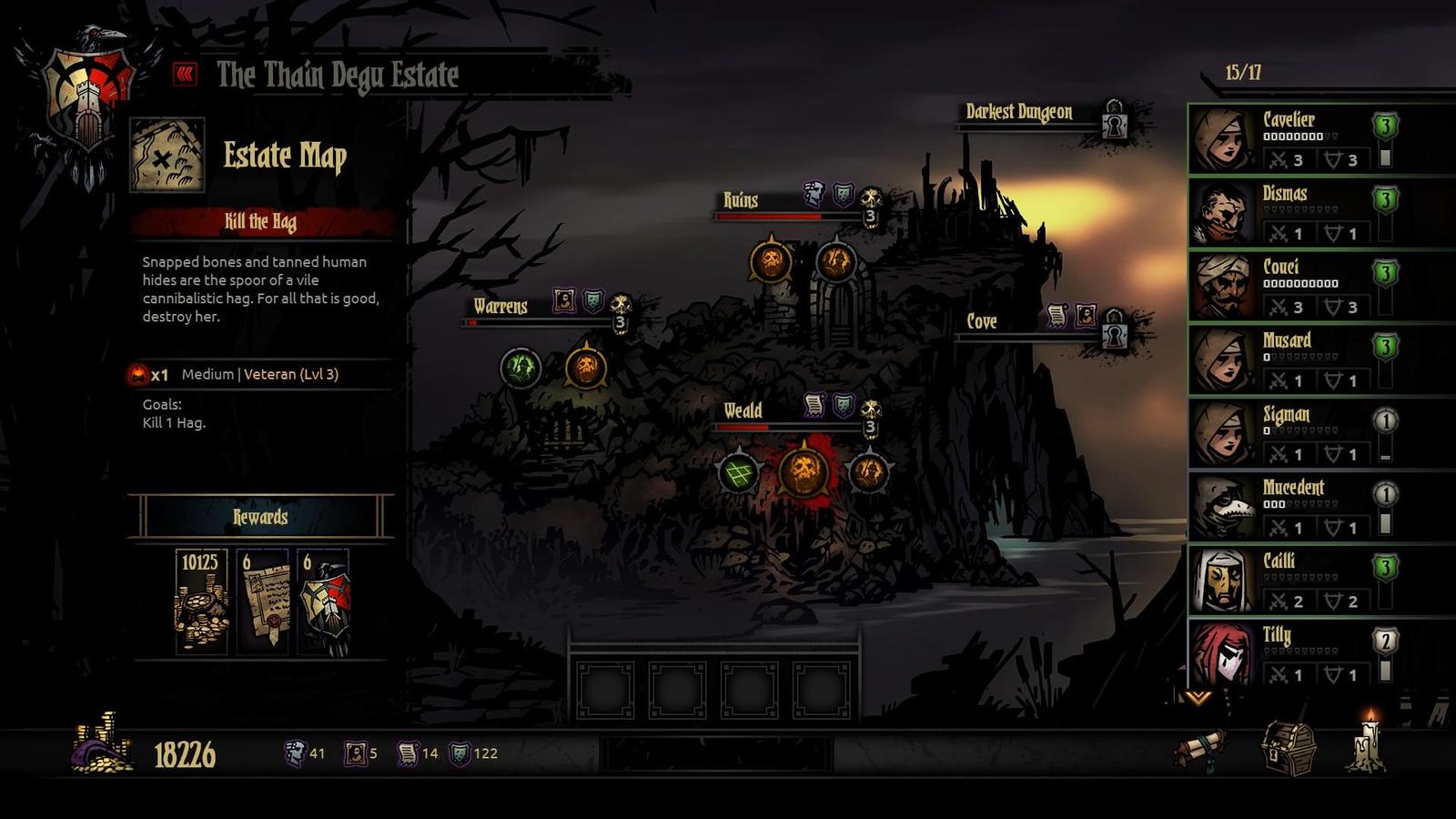Open the treasure chest inventory icon
This screenshot has height=819, width=1456.
coord(1289,747)
